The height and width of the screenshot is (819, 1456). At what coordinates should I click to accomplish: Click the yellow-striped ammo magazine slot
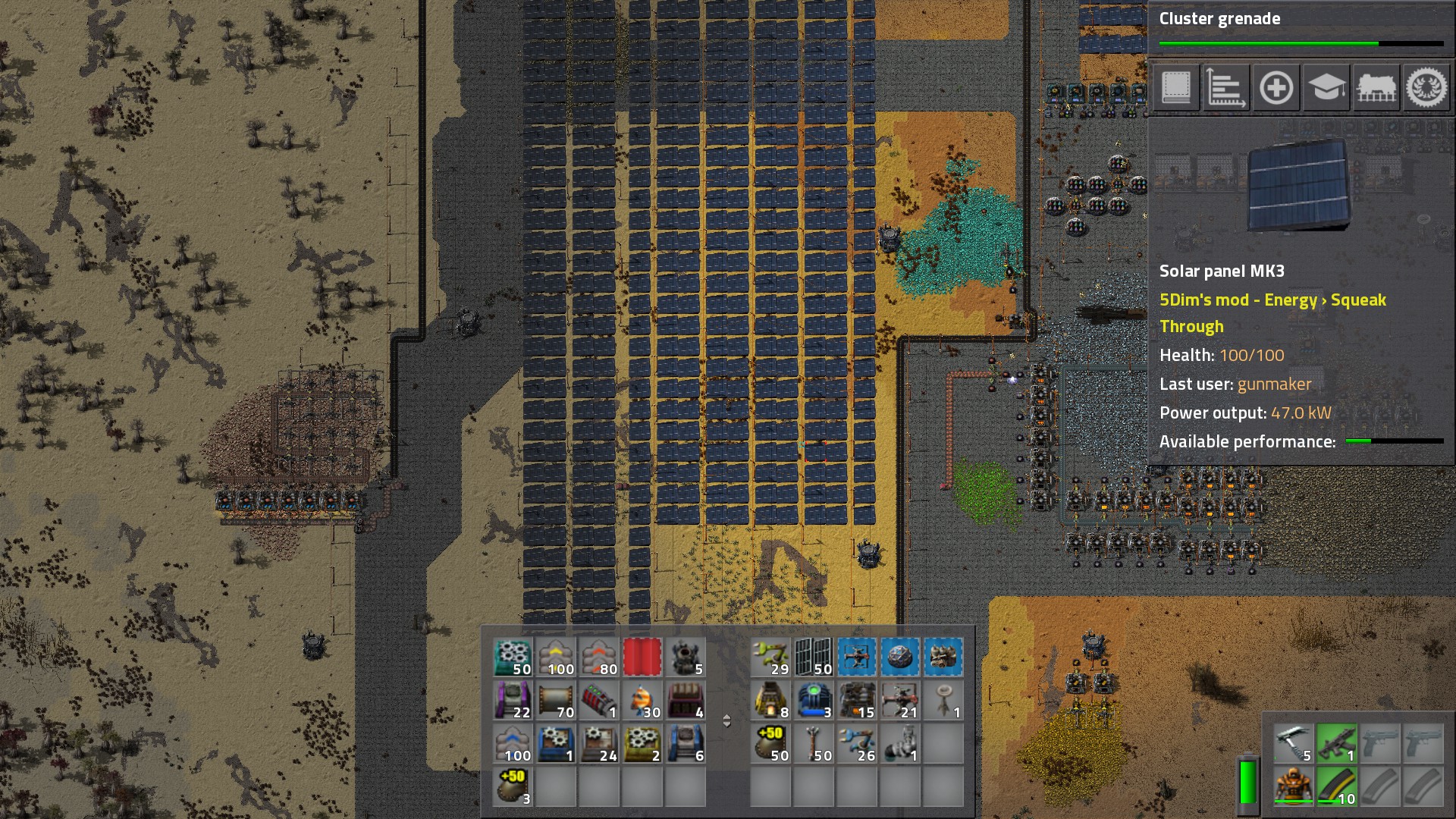pyautogui.click(x=1337, y=786)
